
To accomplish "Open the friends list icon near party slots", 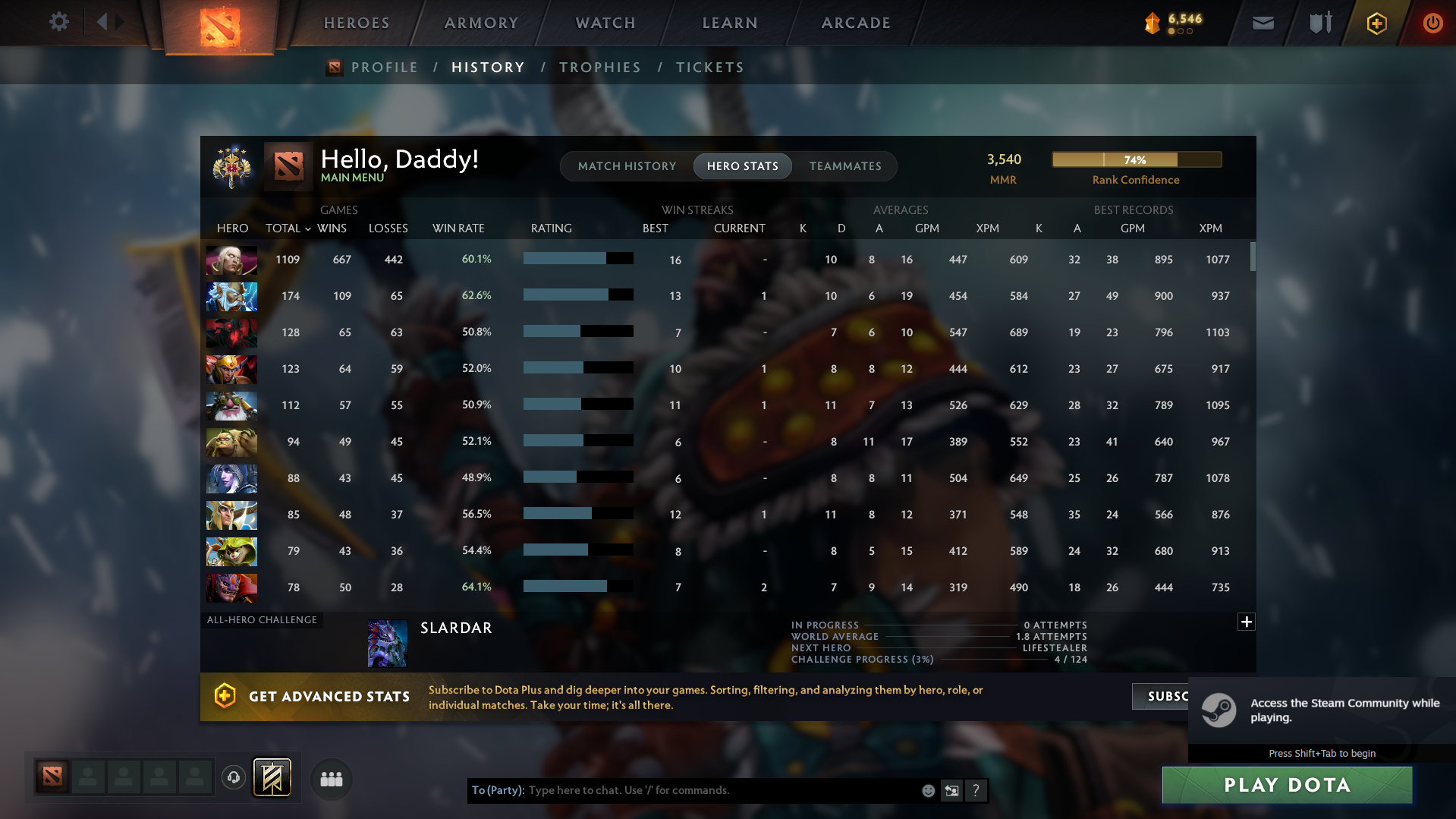I will (x=331, y=779).
